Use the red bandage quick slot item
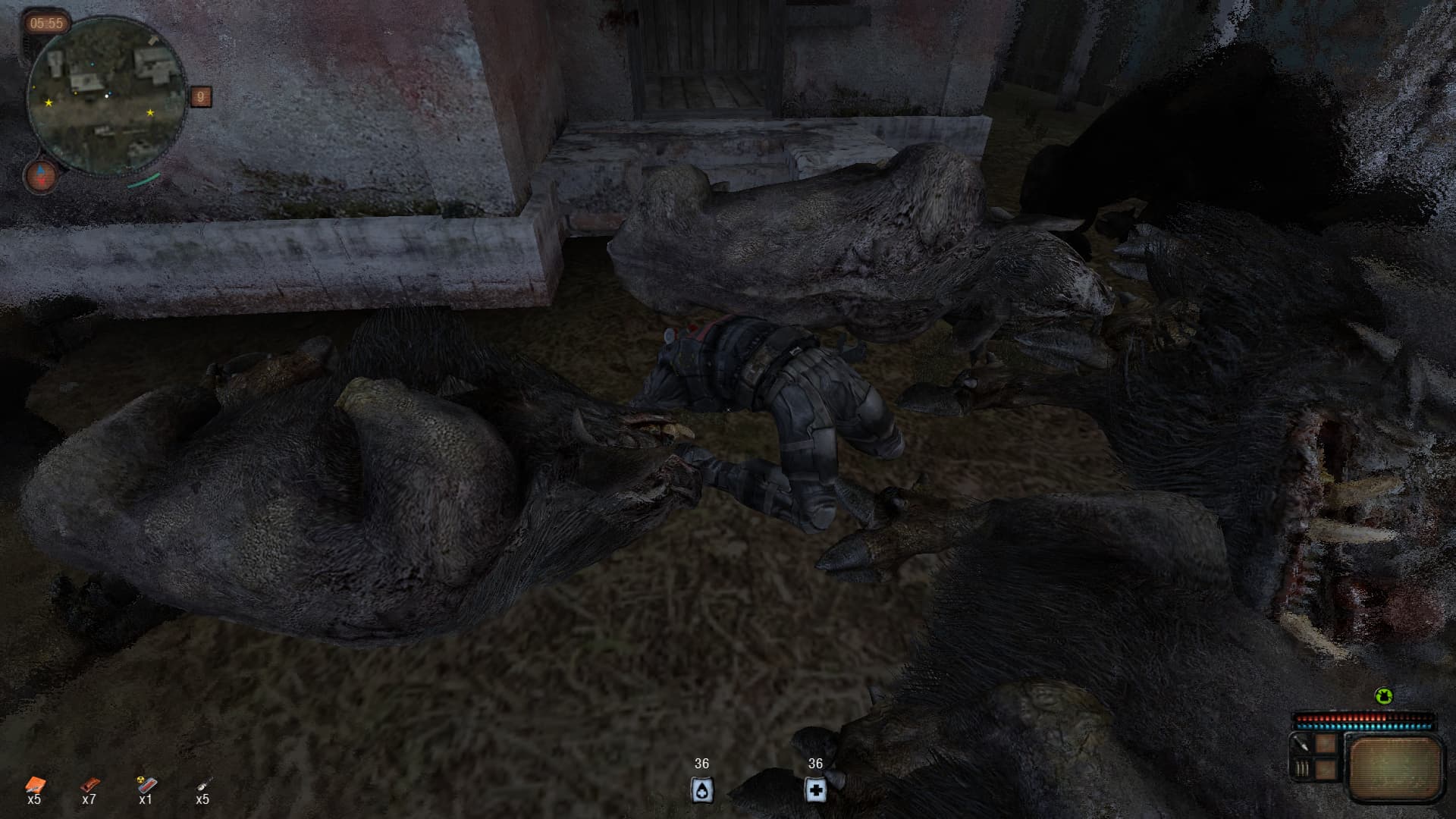 tap(89, 786)
